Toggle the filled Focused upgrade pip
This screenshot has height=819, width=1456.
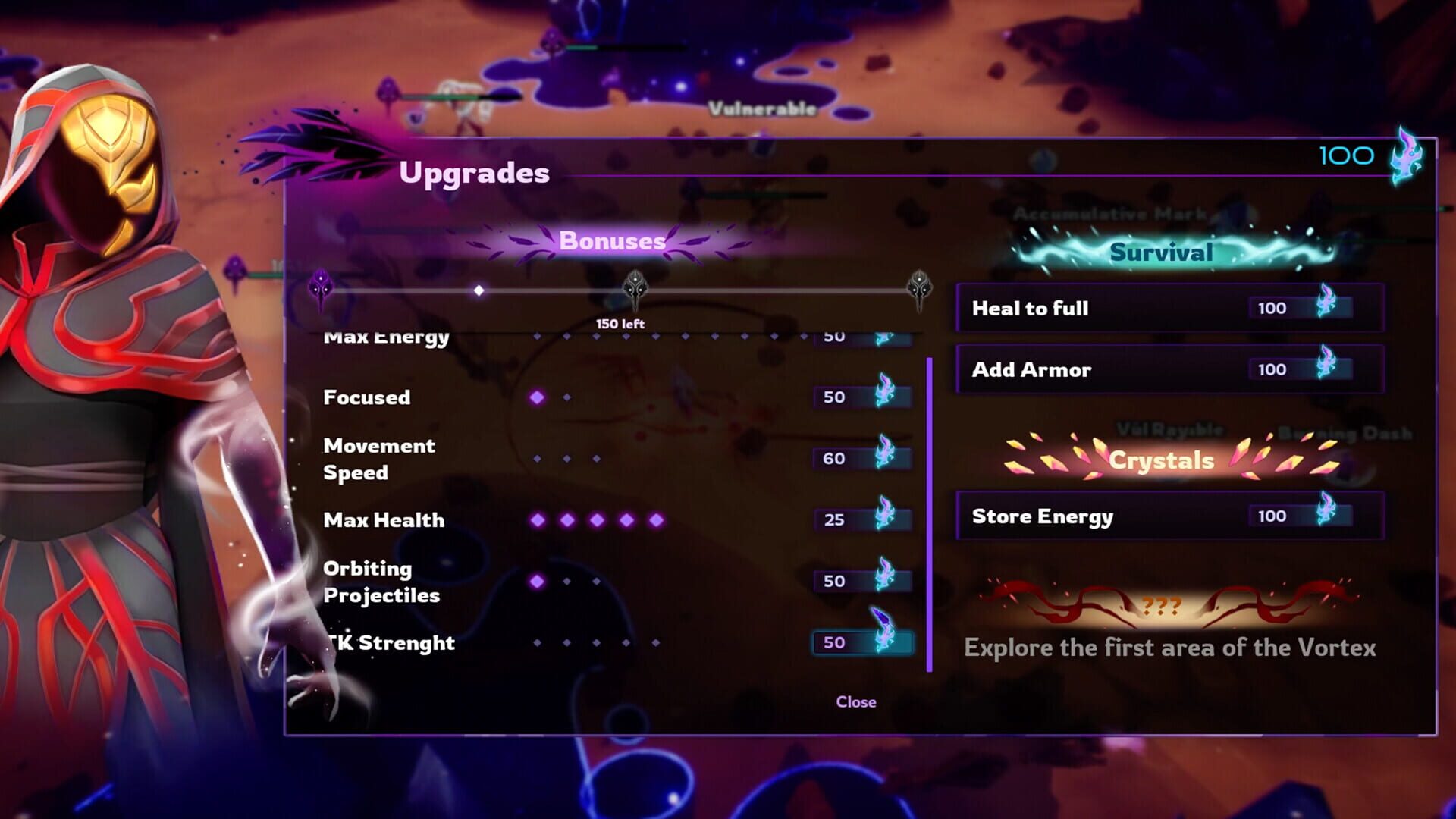coord(537,396)
